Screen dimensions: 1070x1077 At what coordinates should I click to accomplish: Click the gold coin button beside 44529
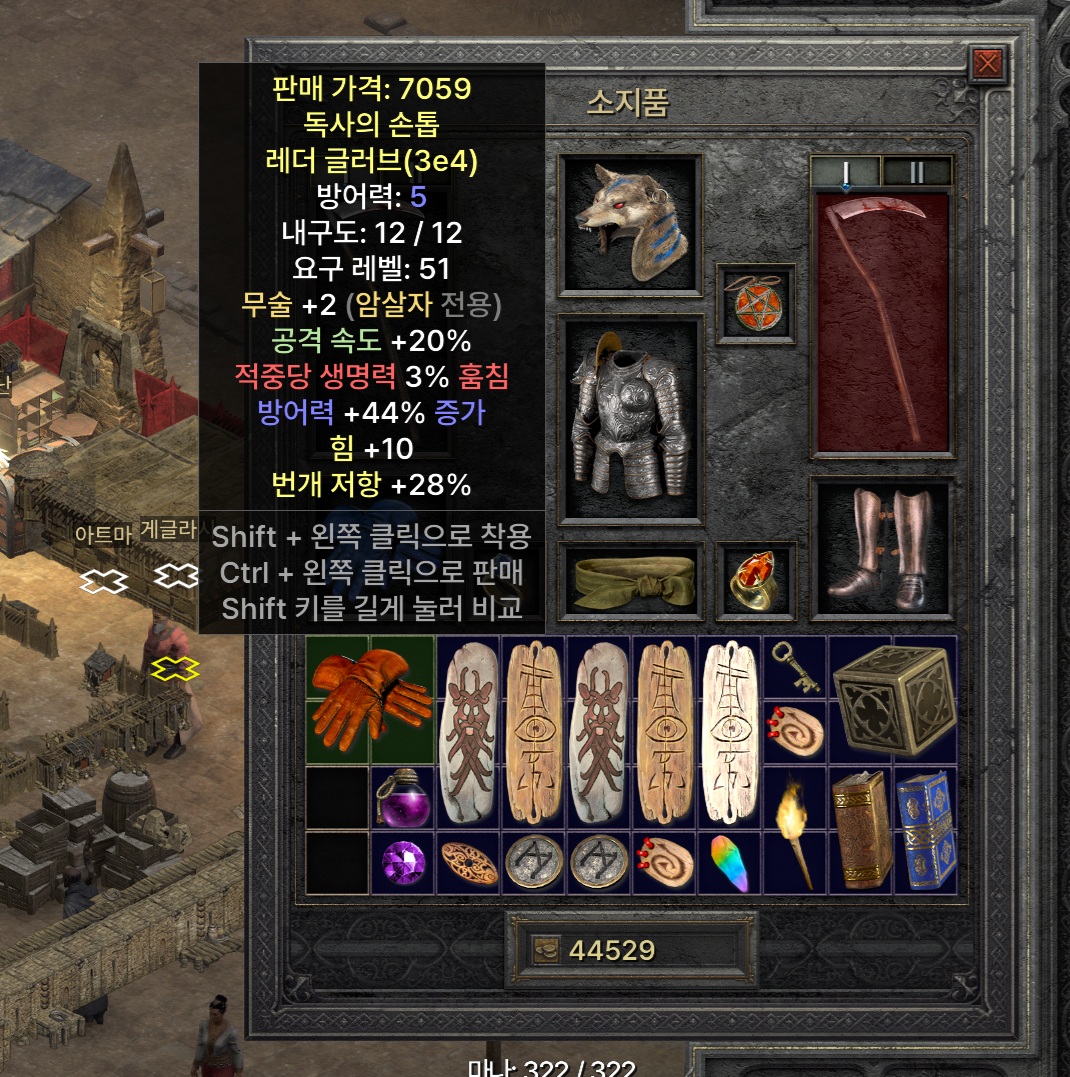click(x=546, y=950)
